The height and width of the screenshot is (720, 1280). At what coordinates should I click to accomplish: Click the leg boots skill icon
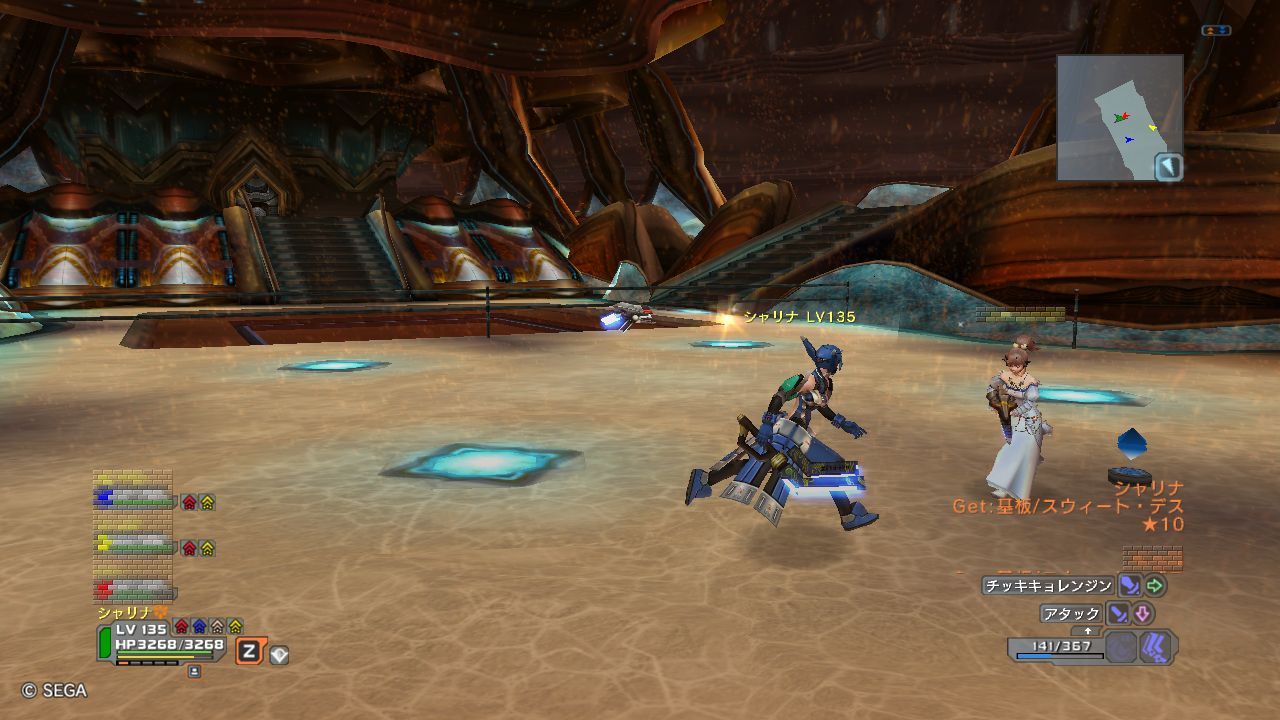[x=1155, y=647]
